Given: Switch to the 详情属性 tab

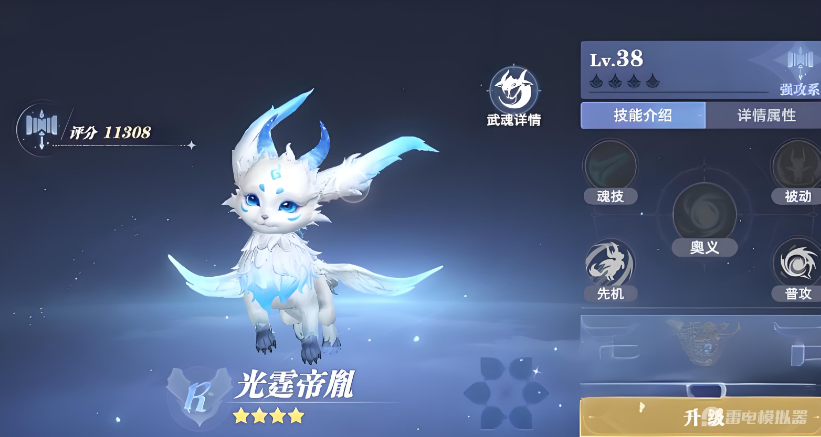Looking at the screenshot, I should [766, 115].
